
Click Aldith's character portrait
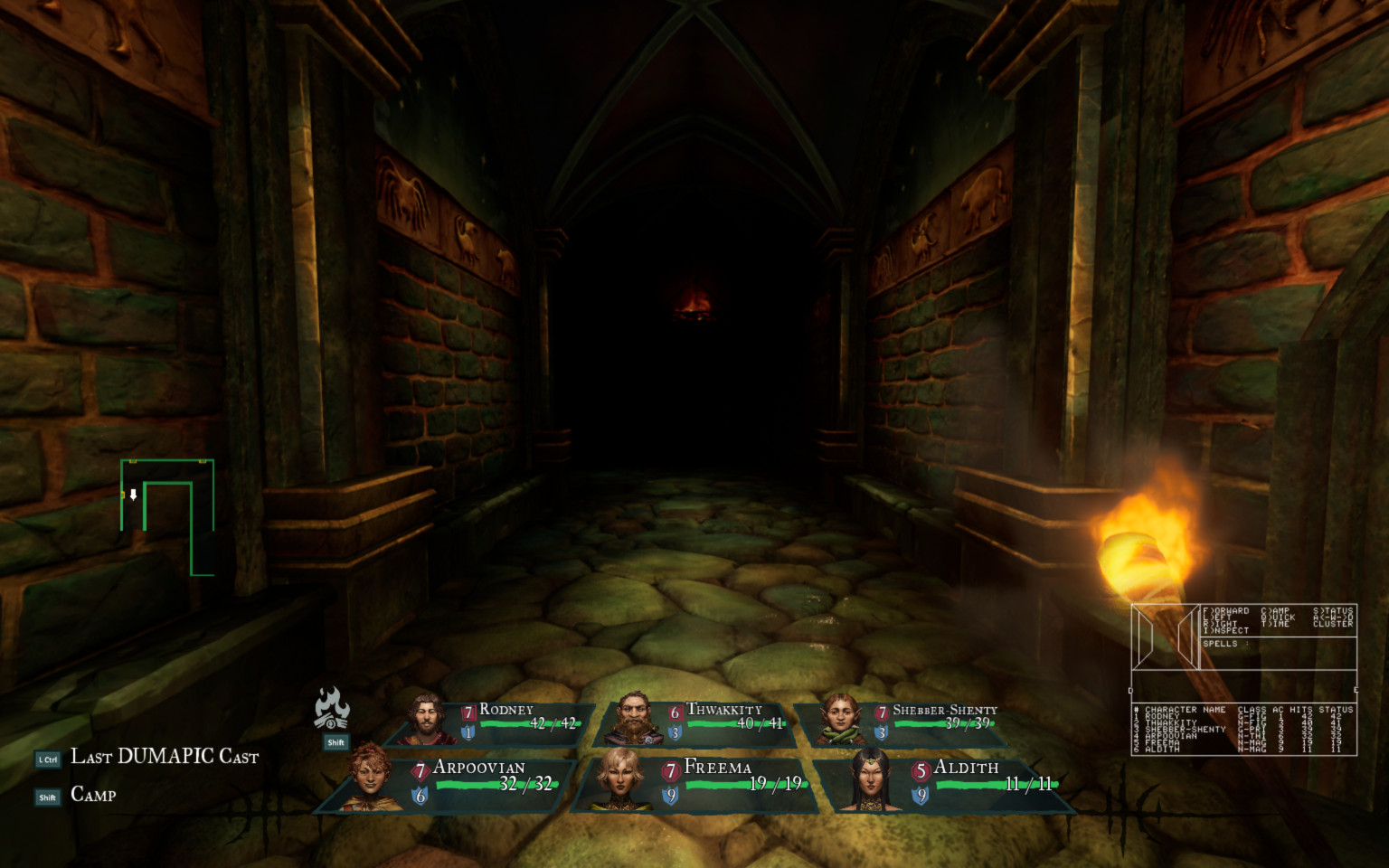[x=871, y=779]
